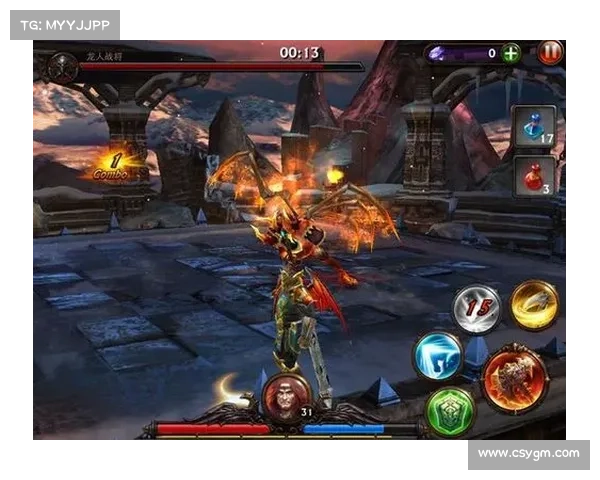Activate the green shield skill
Viewport: 600px width, 480px height.
tap(450, 410)
